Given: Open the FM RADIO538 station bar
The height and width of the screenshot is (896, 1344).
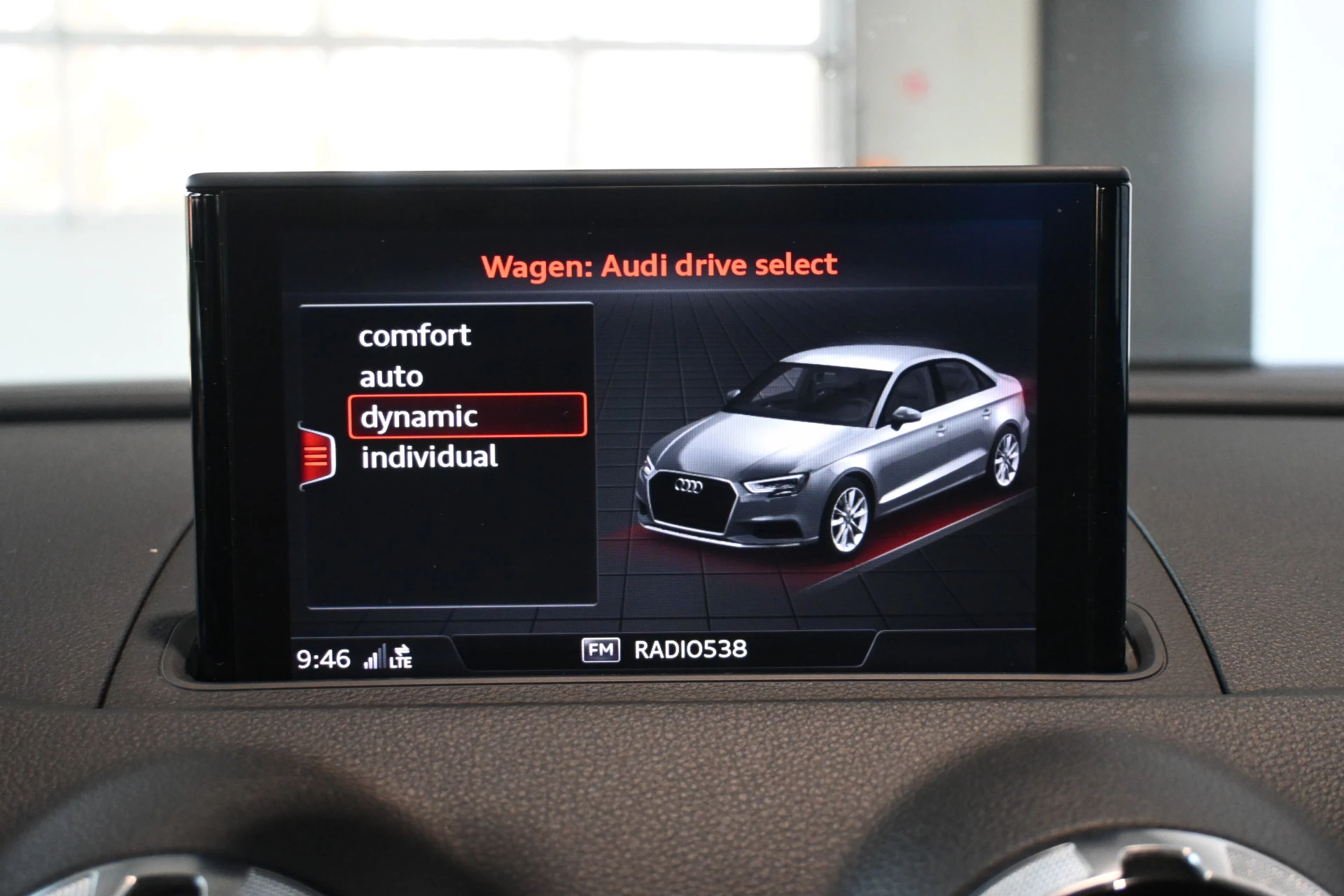Looking at the screenshot, I should coord(665,650).
